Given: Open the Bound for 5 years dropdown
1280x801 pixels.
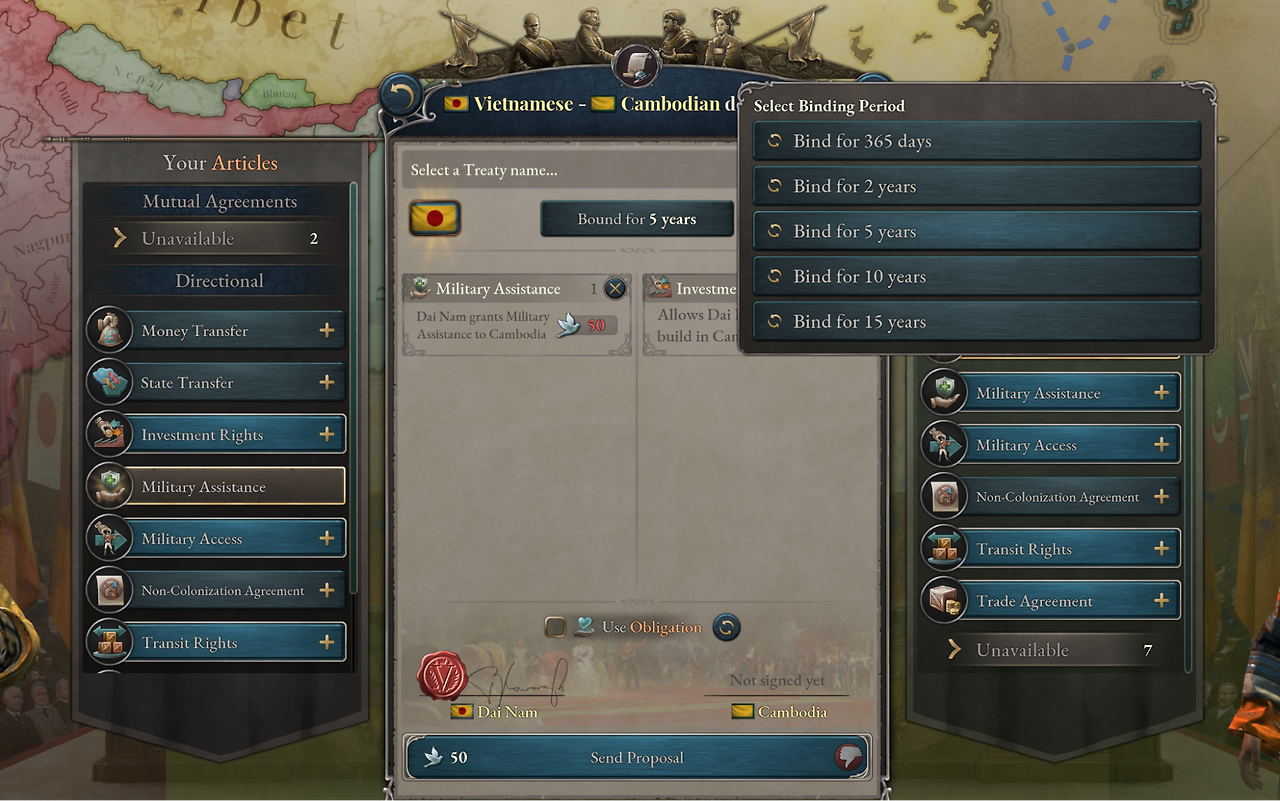Looking at the screenshot, I should coord(637,219).
